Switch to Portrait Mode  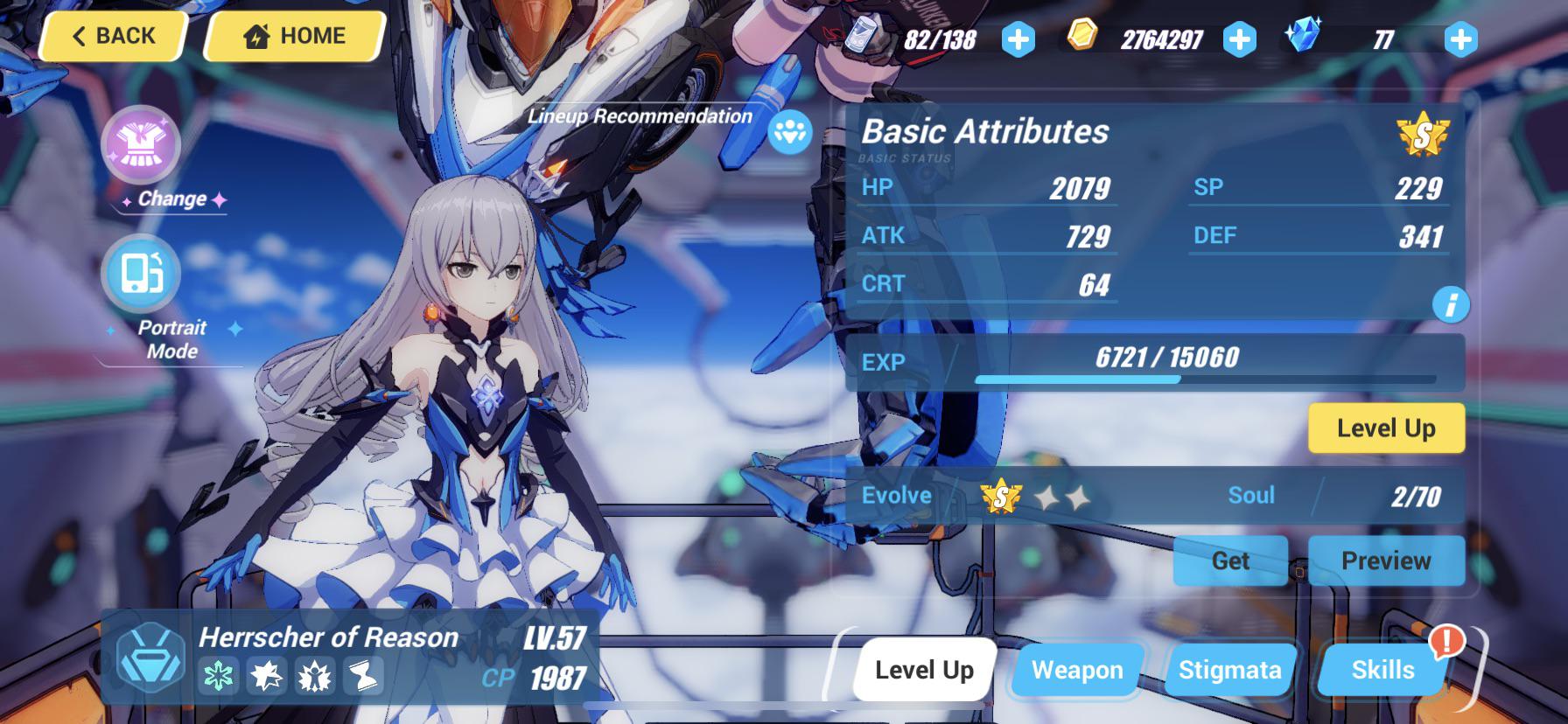tap(142, 275)
